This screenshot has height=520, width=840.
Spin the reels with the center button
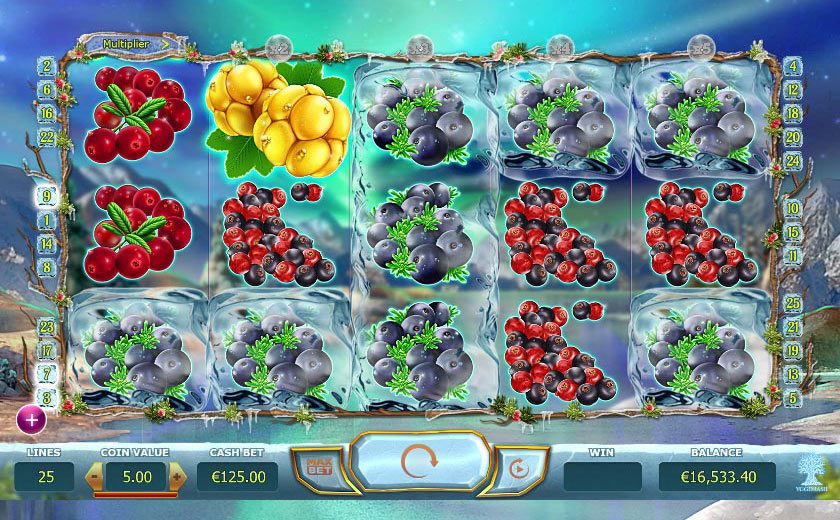[x=421, y=466]
